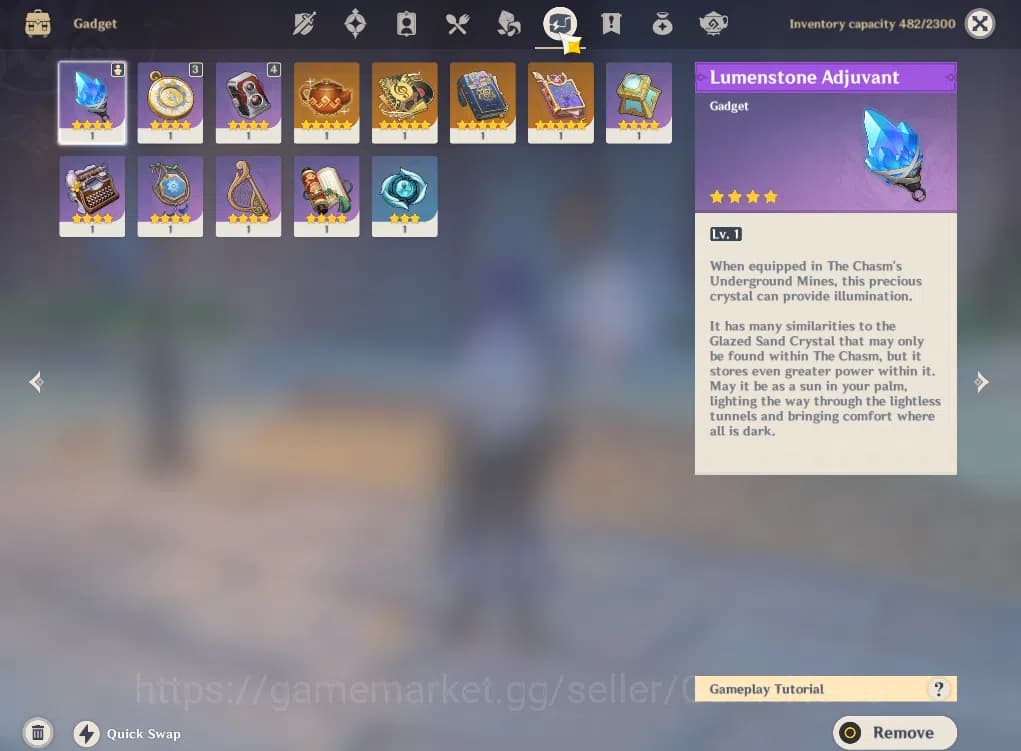This screenshot has width=1021, height=751.
Task: Click the trash can delete icon
Action: coord(37,733)
